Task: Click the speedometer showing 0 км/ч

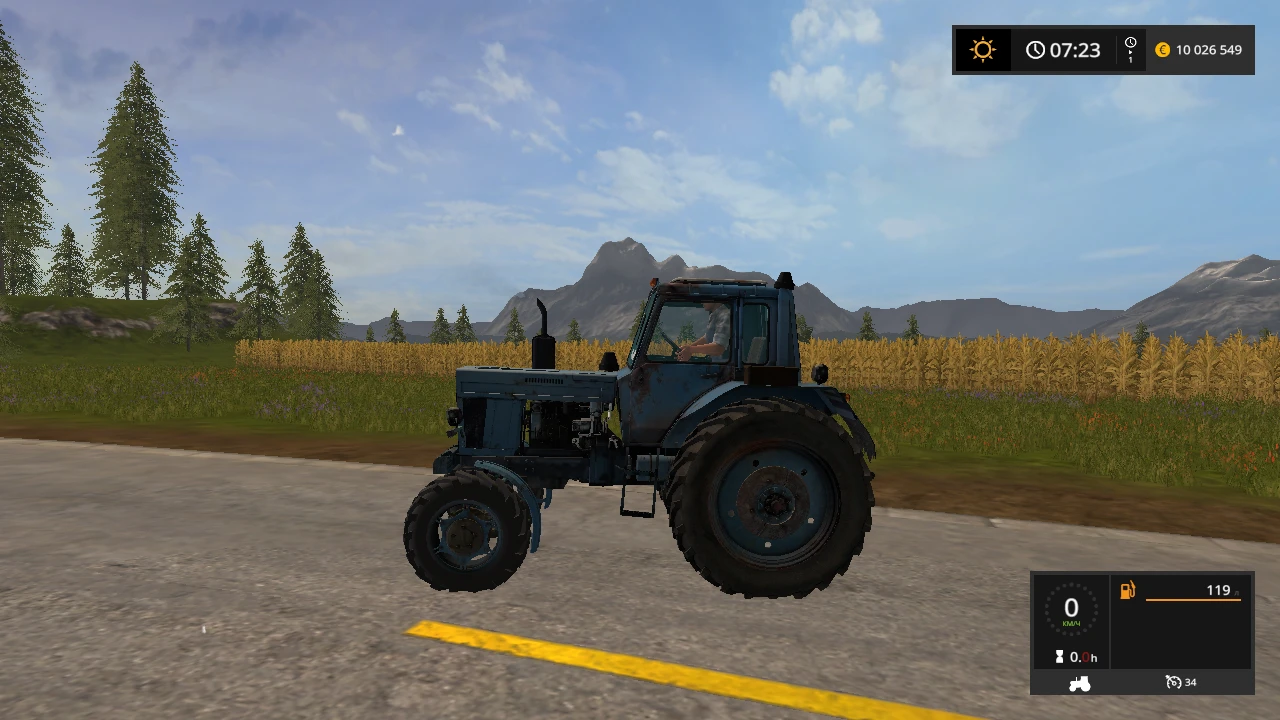Action: click(1071, 608)
